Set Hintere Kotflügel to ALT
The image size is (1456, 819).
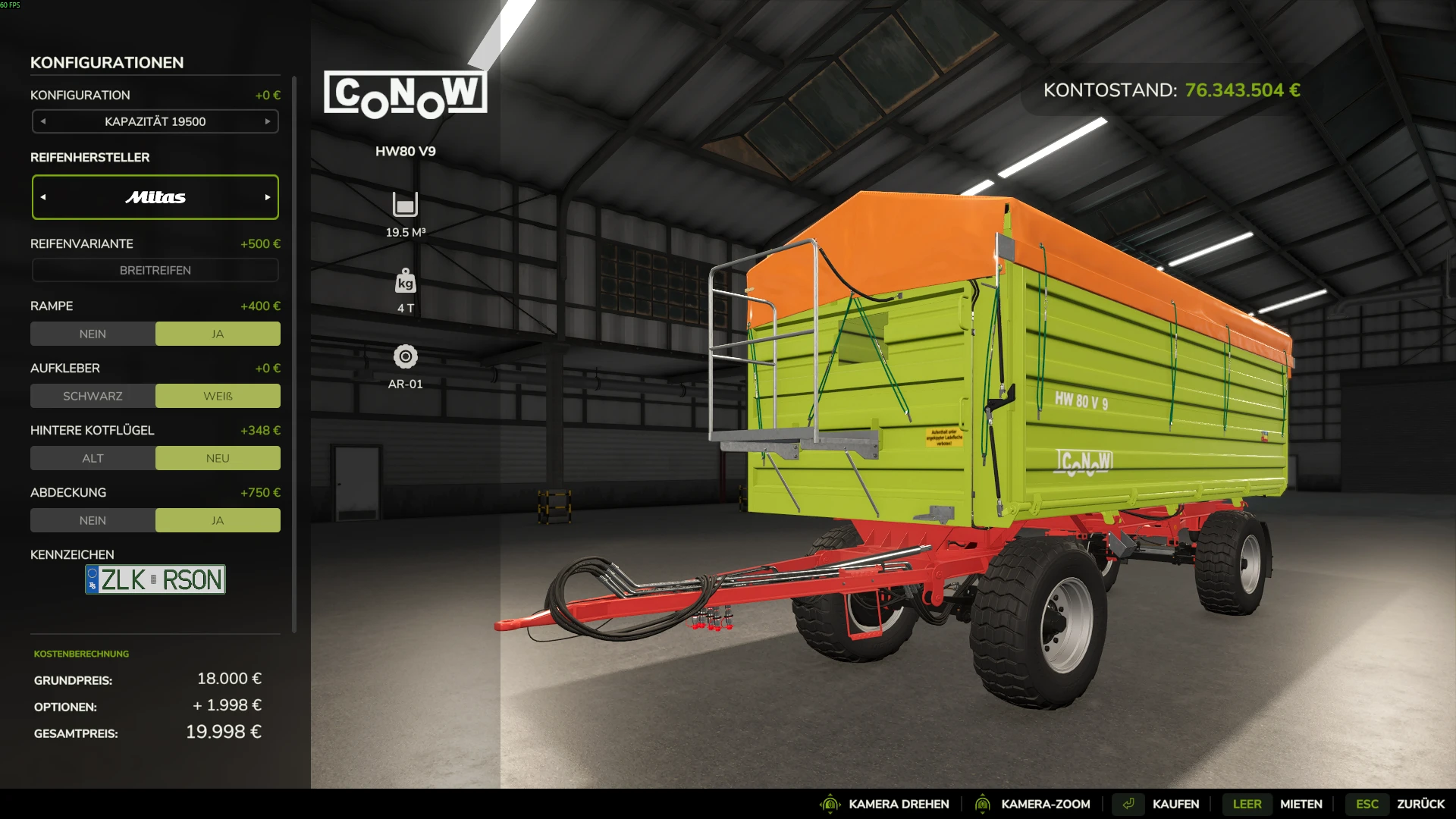93,457
